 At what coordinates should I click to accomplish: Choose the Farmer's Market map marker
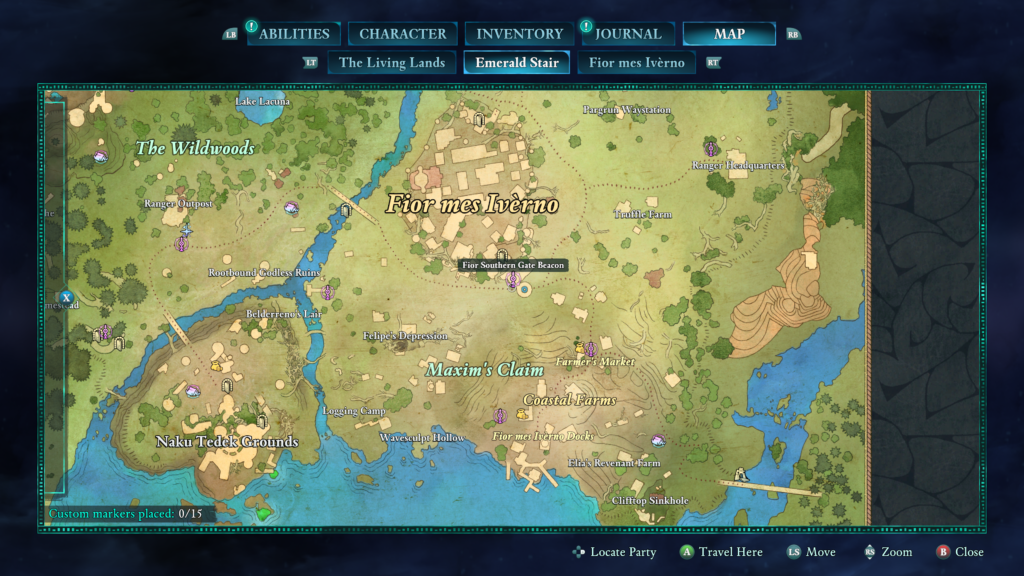click(x=590, y=349)
